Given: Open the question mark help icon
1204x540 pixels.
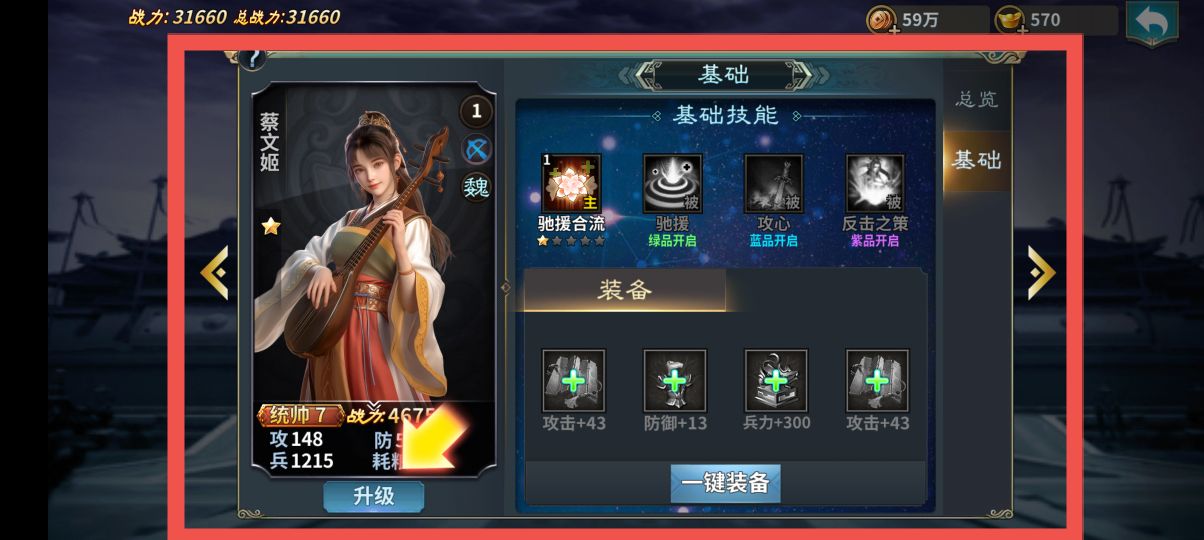Looking at the screenshot, I should (251, 59).
